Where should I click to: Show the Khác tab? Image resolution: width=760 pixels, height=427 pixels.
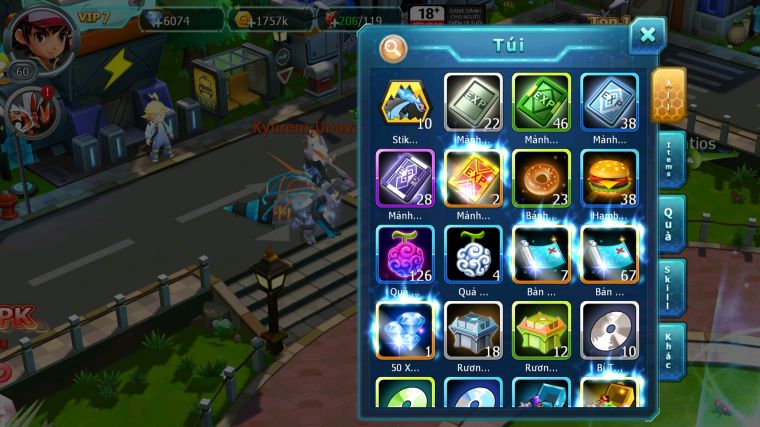tap(670, 350)
